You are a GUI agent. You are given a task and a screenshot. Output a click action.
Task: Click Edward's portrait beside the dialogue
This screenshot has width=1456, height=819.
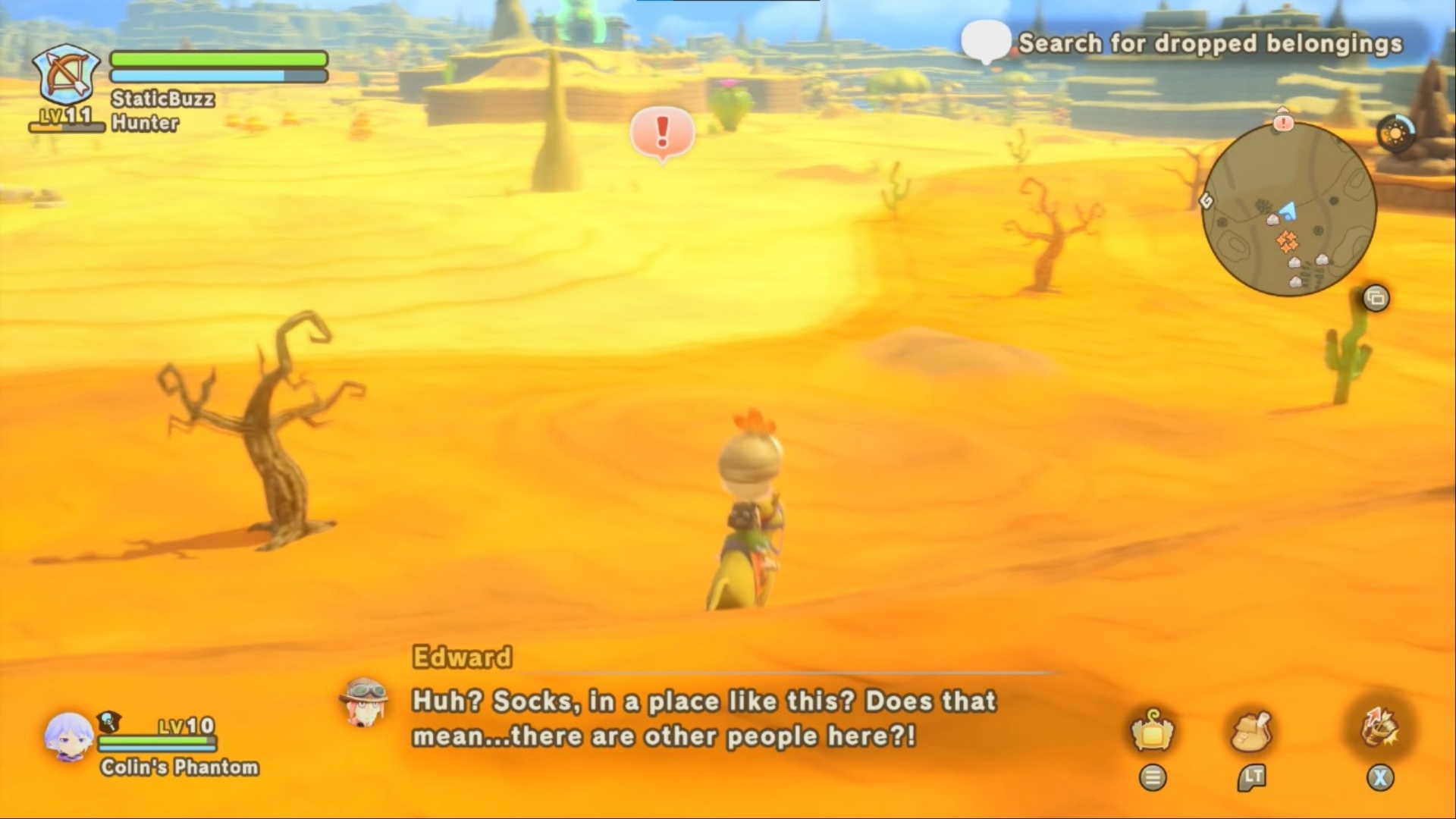tap(364, 701)
